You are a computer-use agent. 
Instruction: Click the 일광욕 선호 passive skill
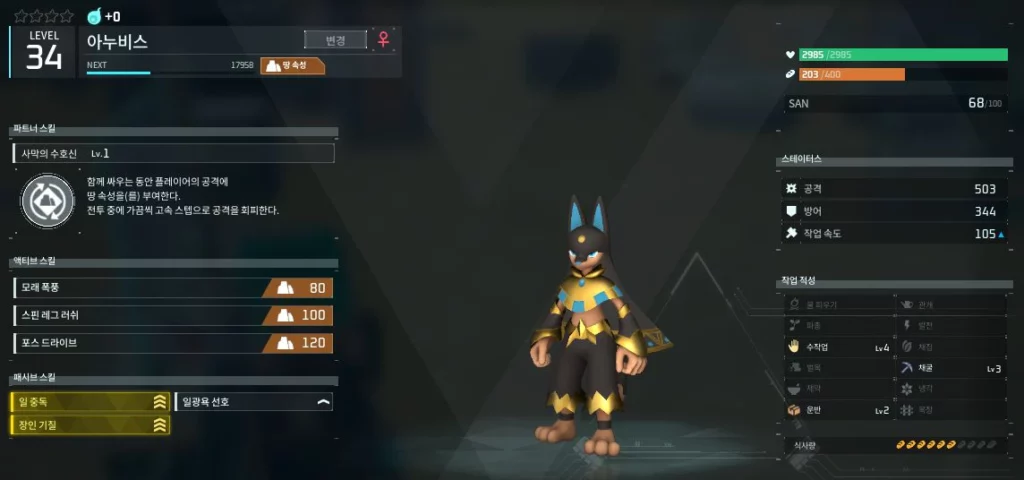[x=254, y=402]
